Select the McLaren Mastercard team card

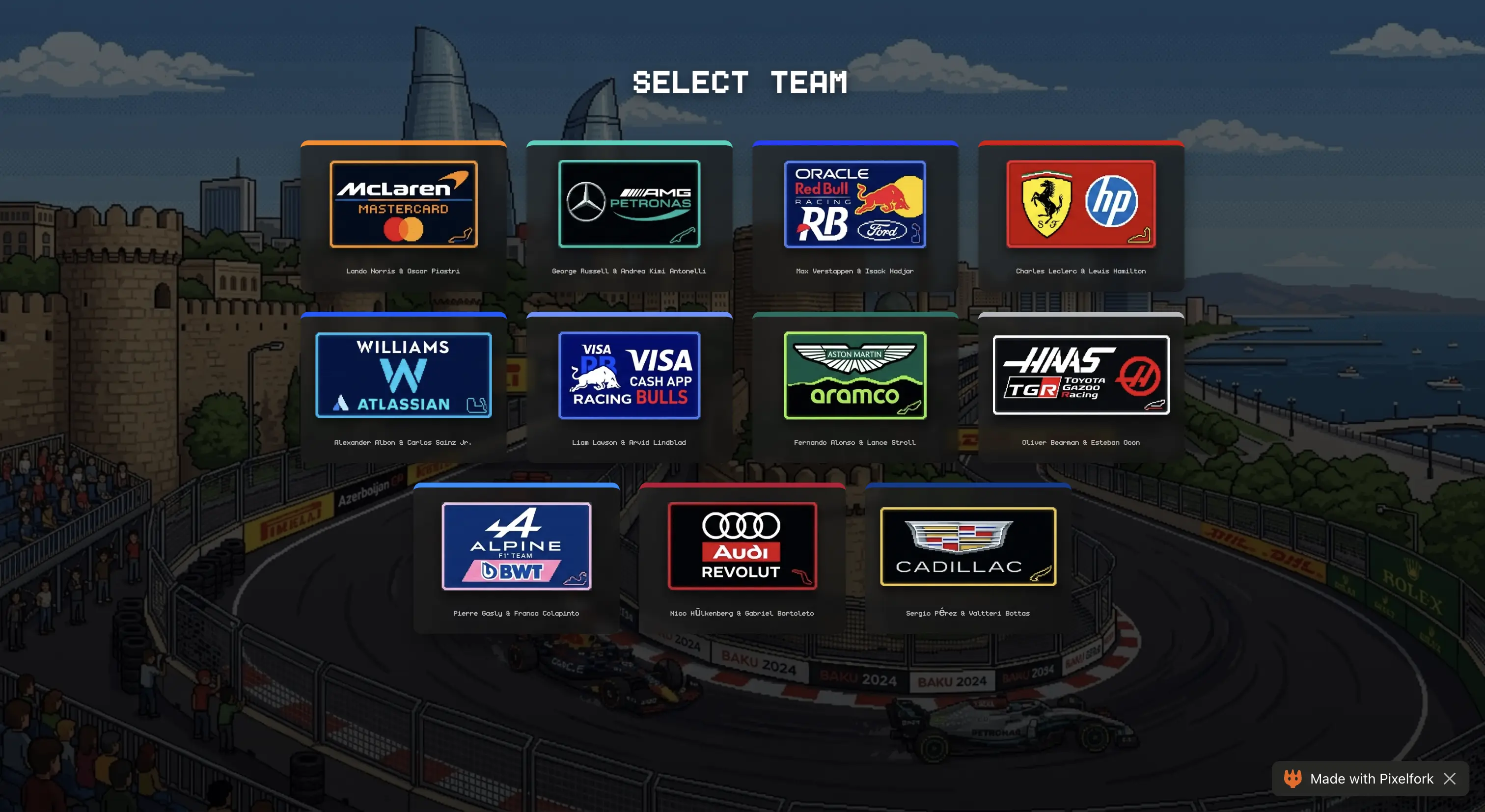point(404,205)
